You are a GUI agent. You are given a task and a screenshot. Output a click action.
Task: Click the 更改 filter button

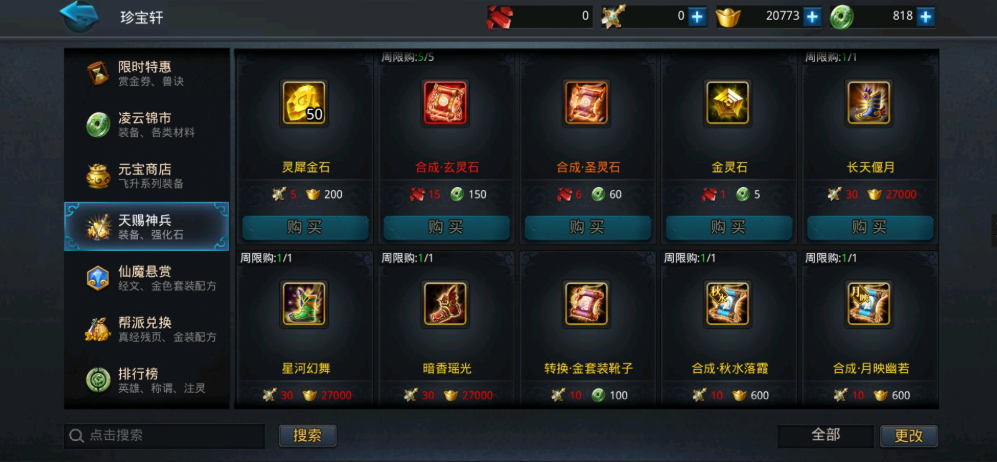click(x=908, y=436)
